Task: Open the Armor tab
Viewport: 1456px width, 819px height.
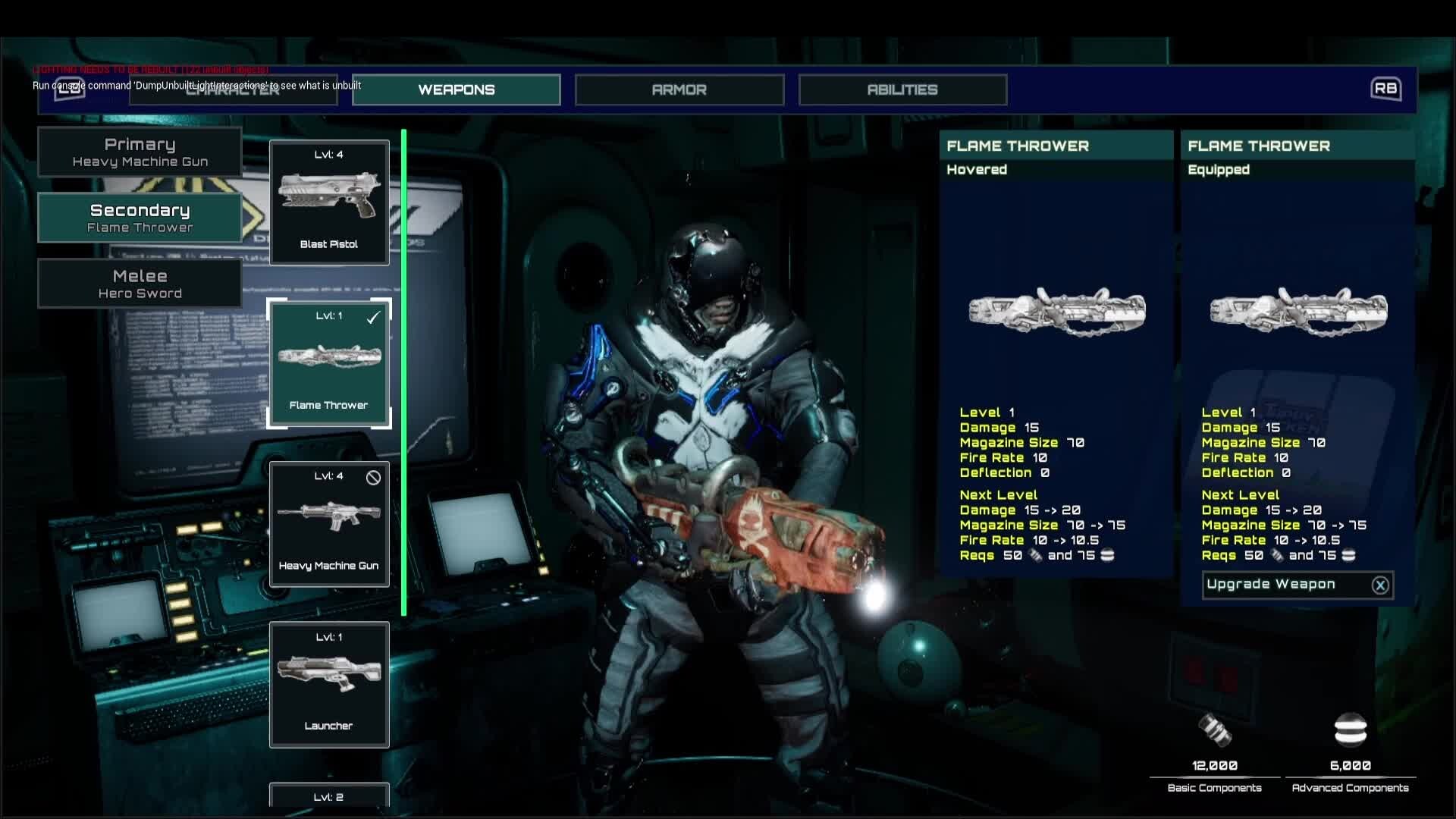Action: point(679,89)
